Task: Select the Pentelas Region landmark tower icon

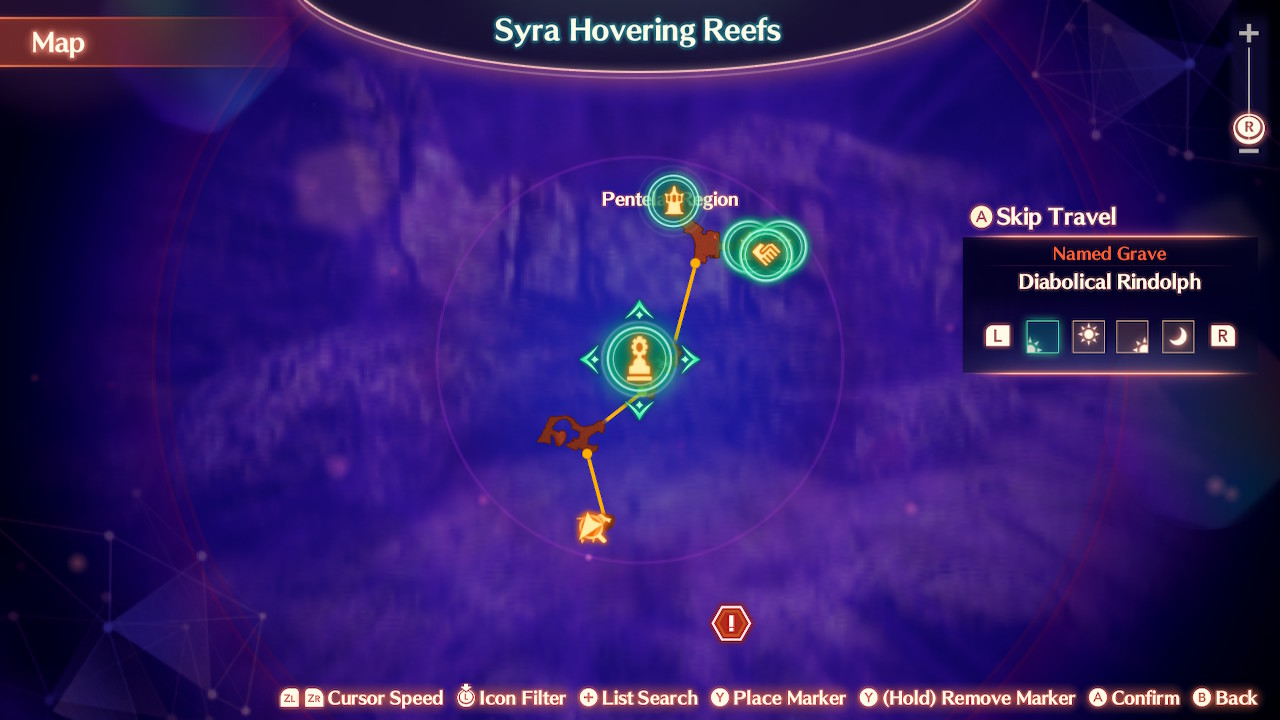Action: coord(675,198)
